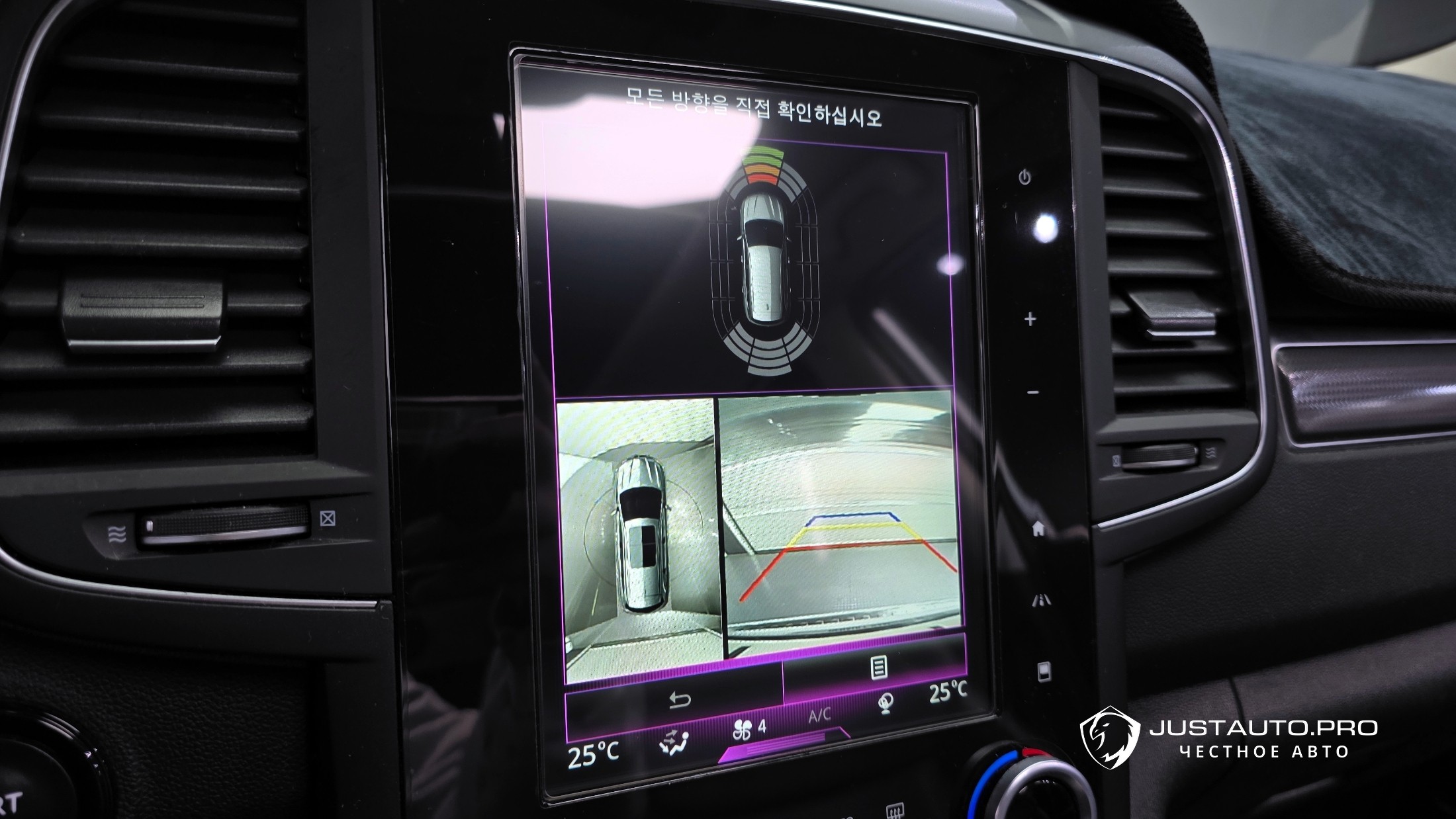The image size is (1456, 819).
Task: Tap the back arrow button
Action: [680, 701]
